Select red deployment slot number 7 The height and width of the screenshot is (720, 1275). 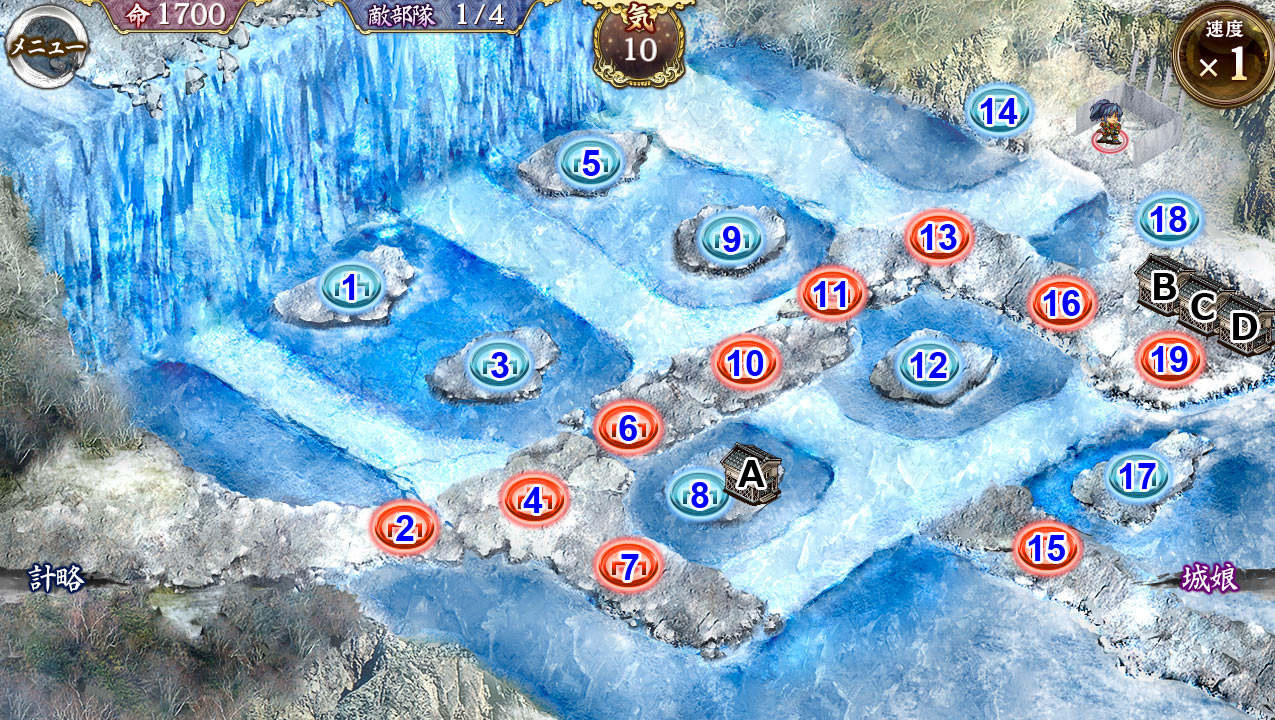point(629,568)
